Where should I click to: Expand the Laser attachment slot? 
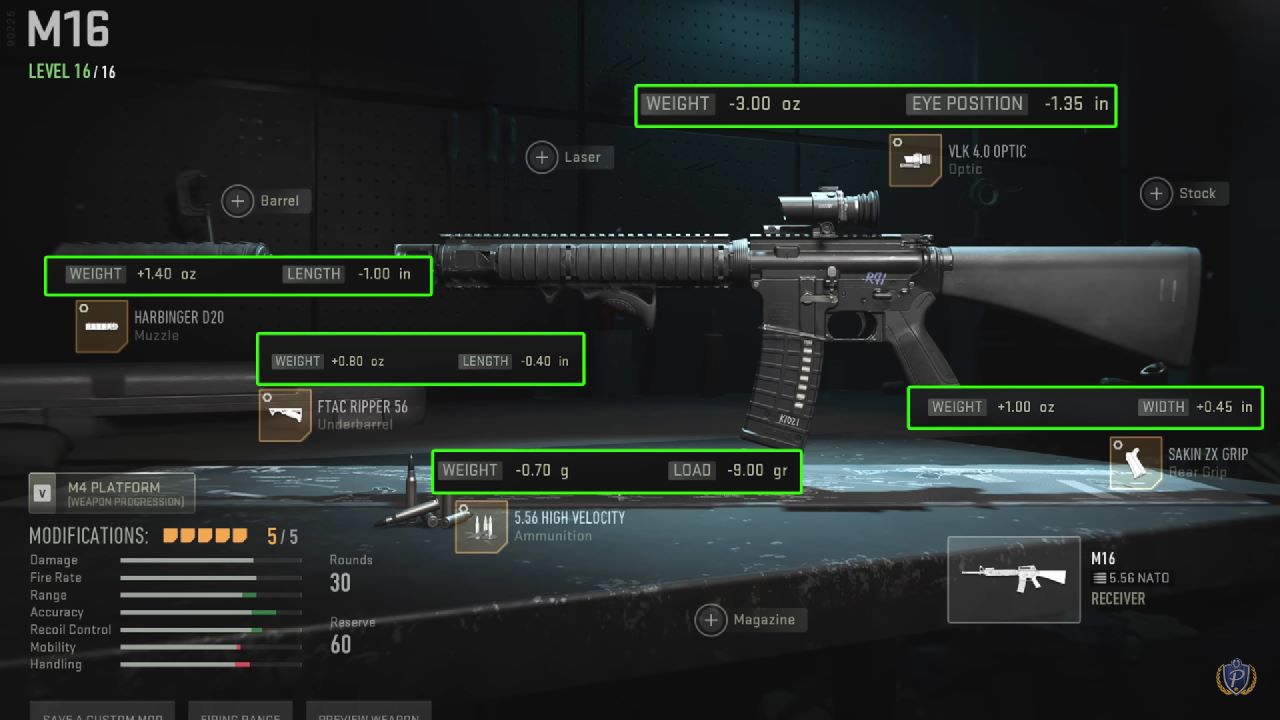point(541,157)
